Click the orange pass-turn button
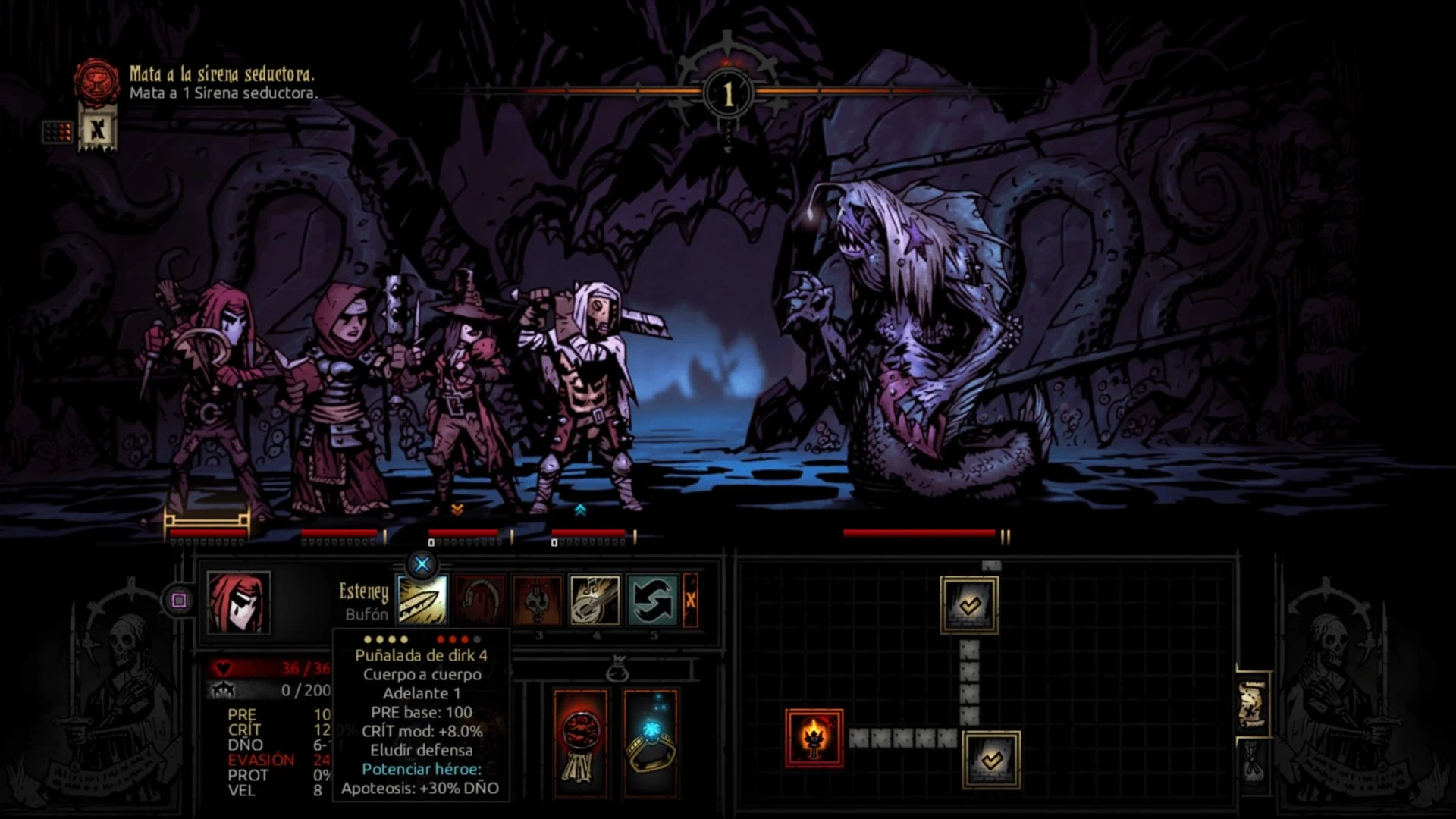Viewport: 1456px width, 819px height. pos(690,601)
